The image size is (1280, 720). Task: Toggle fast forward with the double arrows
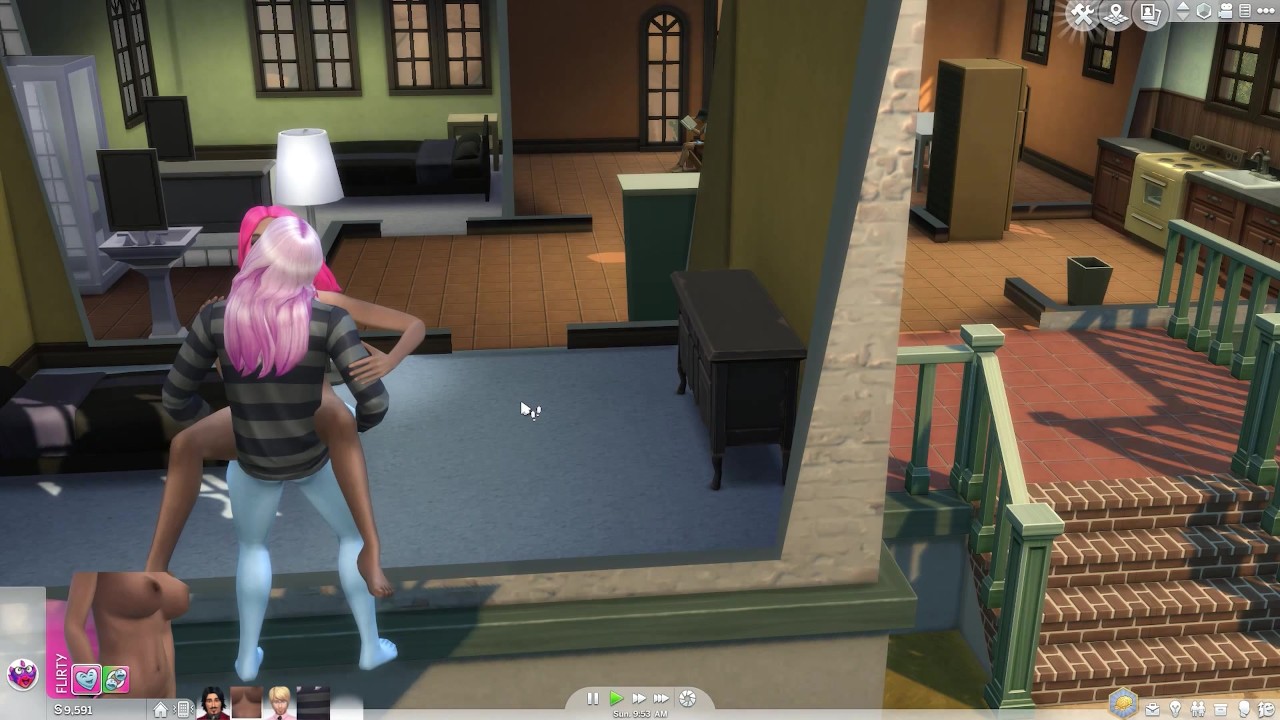pyautogui.click(x=639, y=698)
